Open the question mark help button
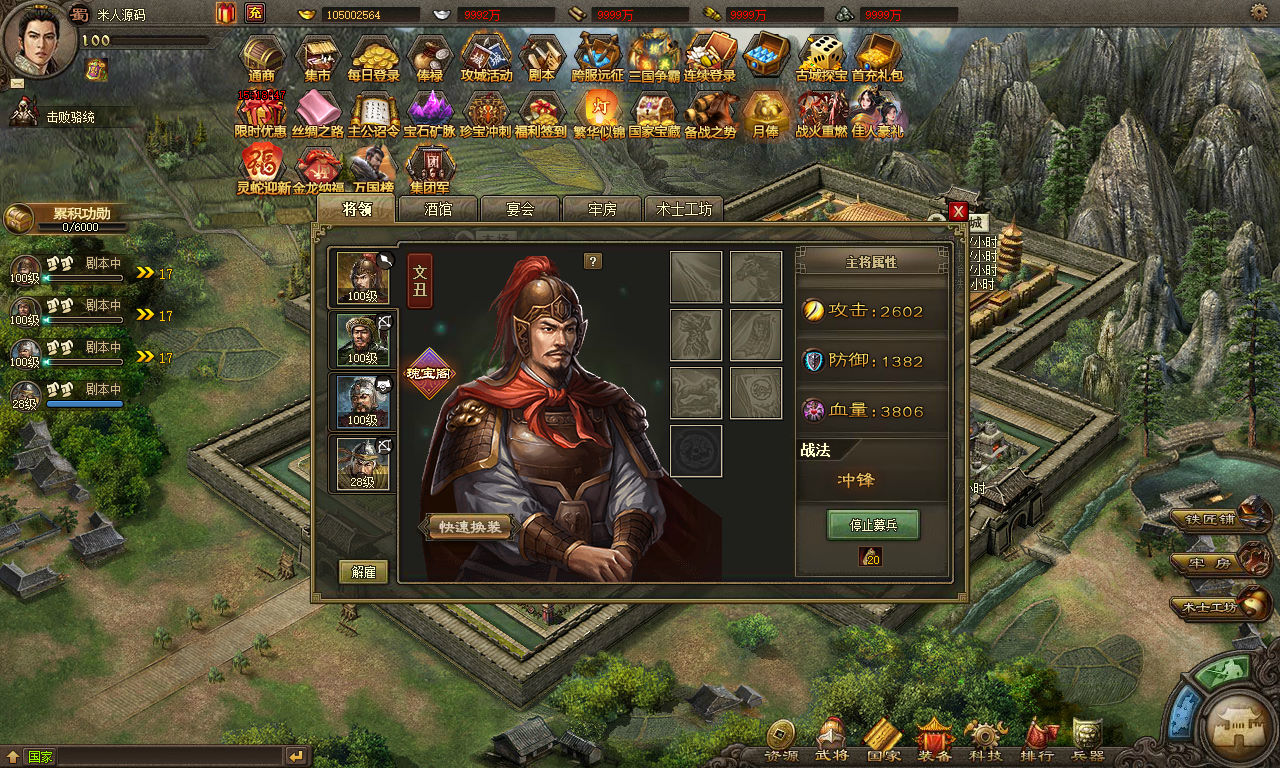 pos(593,261)
